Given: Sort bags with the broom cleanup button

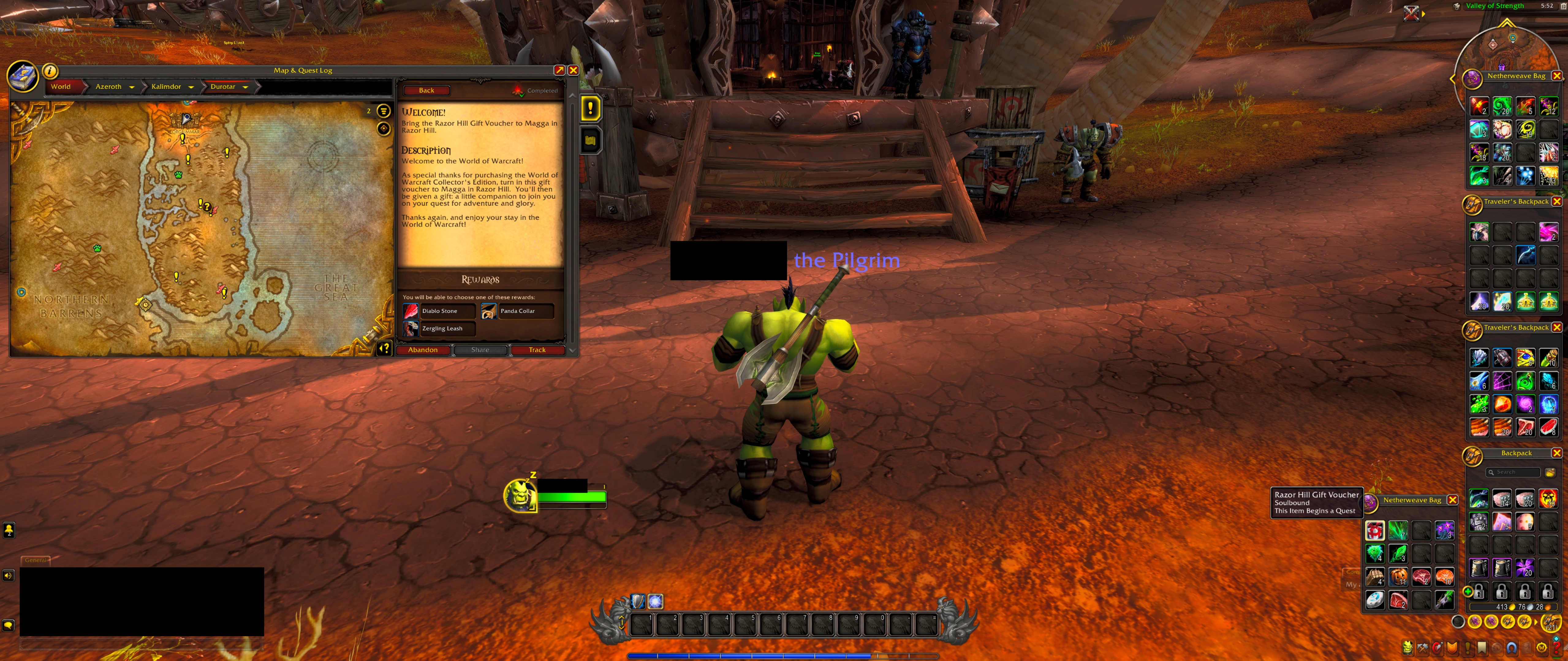Looking at the screenshot, I should 1550,472.
